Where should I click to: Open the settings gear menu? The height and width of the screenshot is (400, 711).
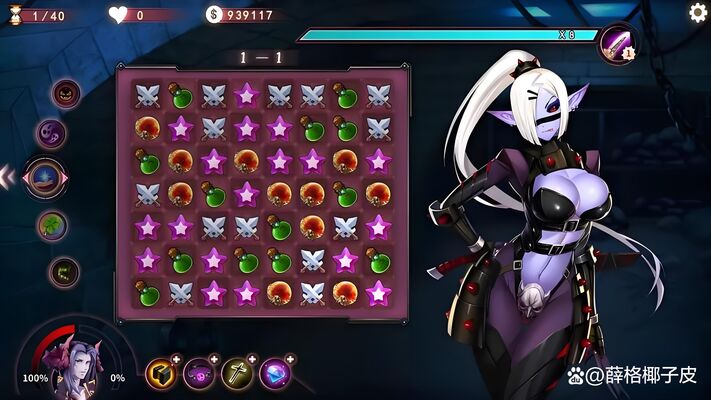(x=698, y=12)
